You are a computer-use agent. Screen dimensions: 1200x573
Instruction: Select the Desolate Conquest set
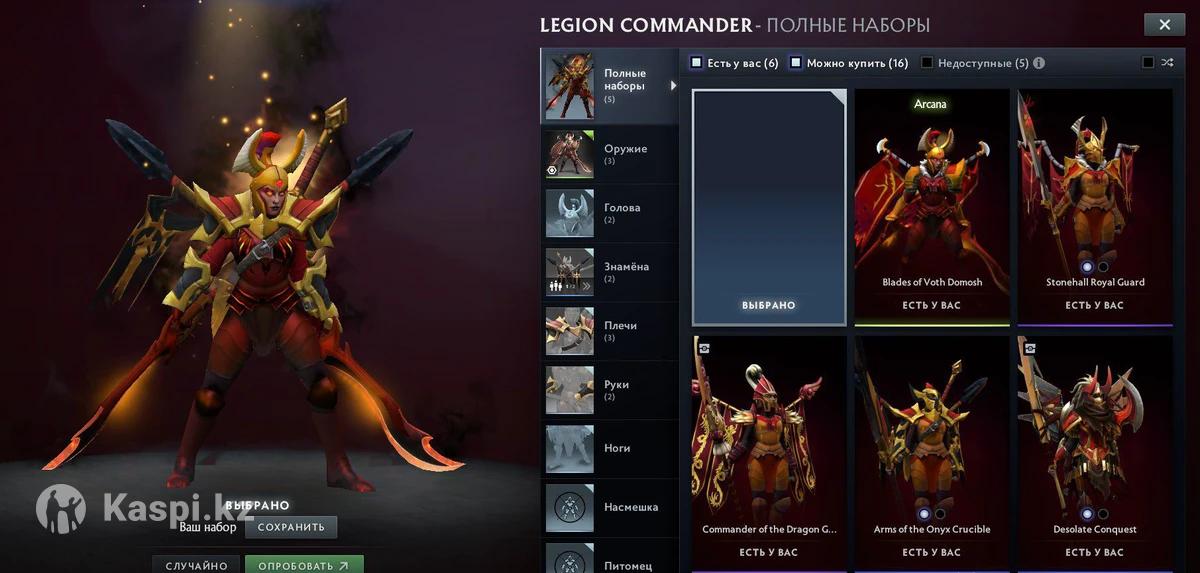click(x=1095, y=452)
